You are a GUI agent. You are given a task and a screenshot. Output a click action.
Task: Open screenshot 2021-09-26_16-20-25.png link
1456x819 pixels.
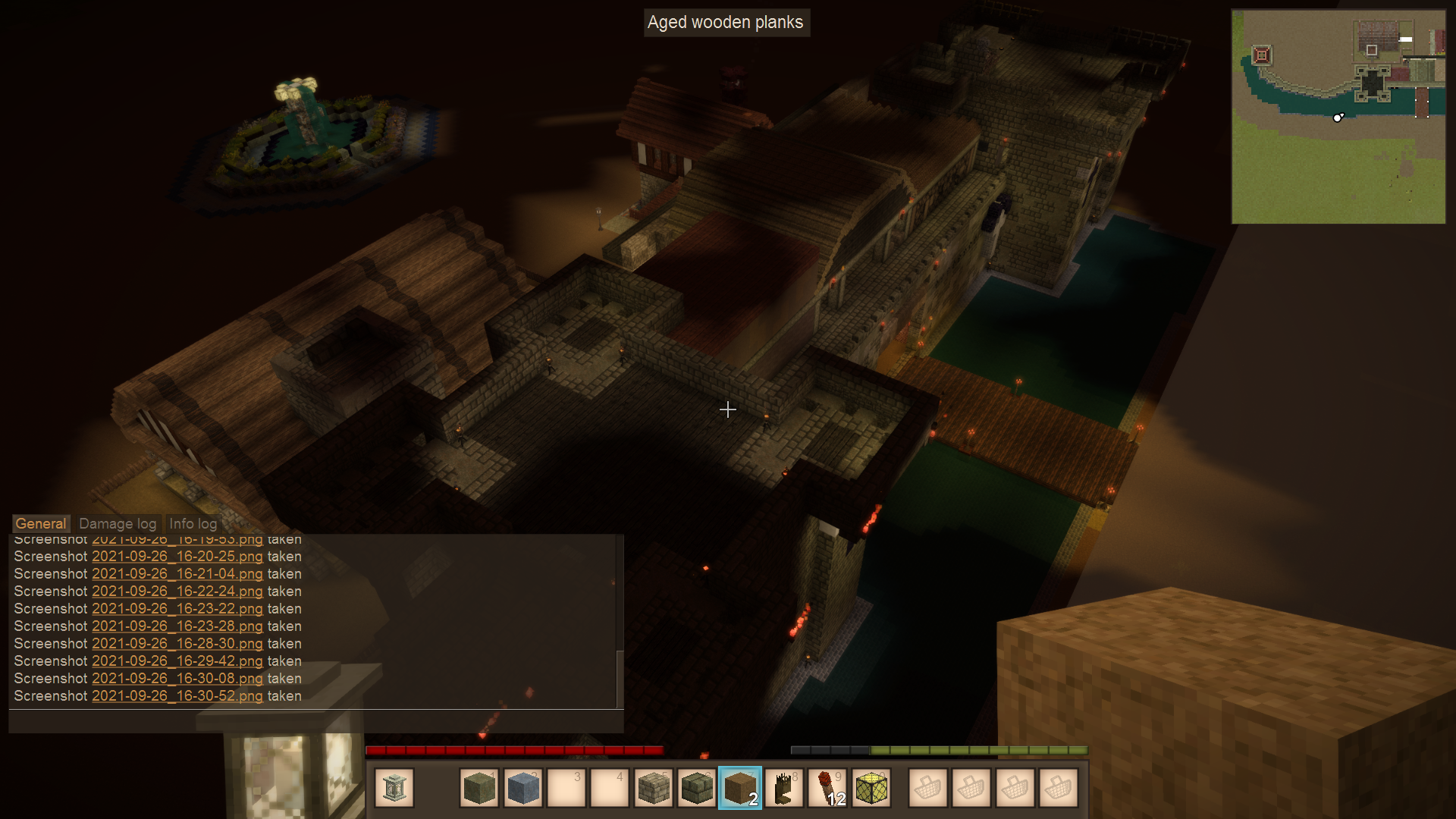pos(177,557)
